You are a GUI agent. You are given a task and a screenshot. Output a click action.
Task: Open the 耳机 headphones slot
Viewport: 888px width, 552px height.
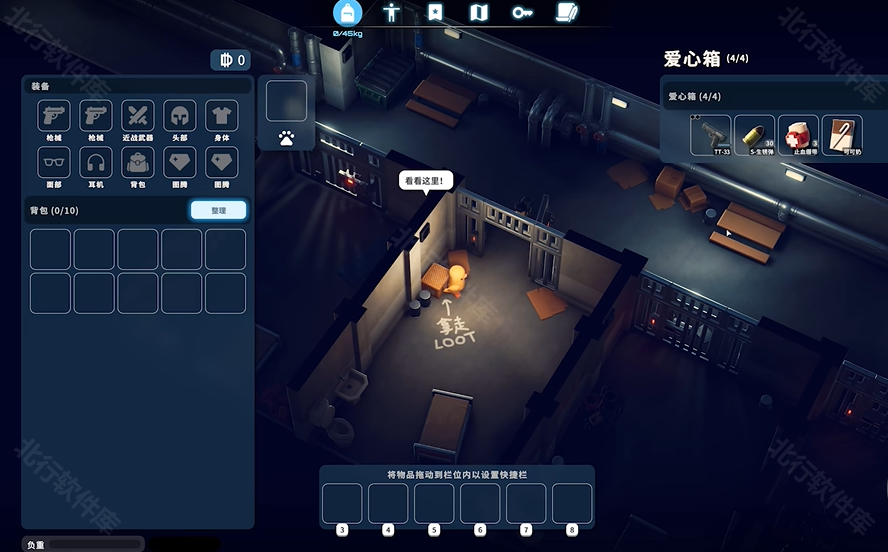click(96, 162)
